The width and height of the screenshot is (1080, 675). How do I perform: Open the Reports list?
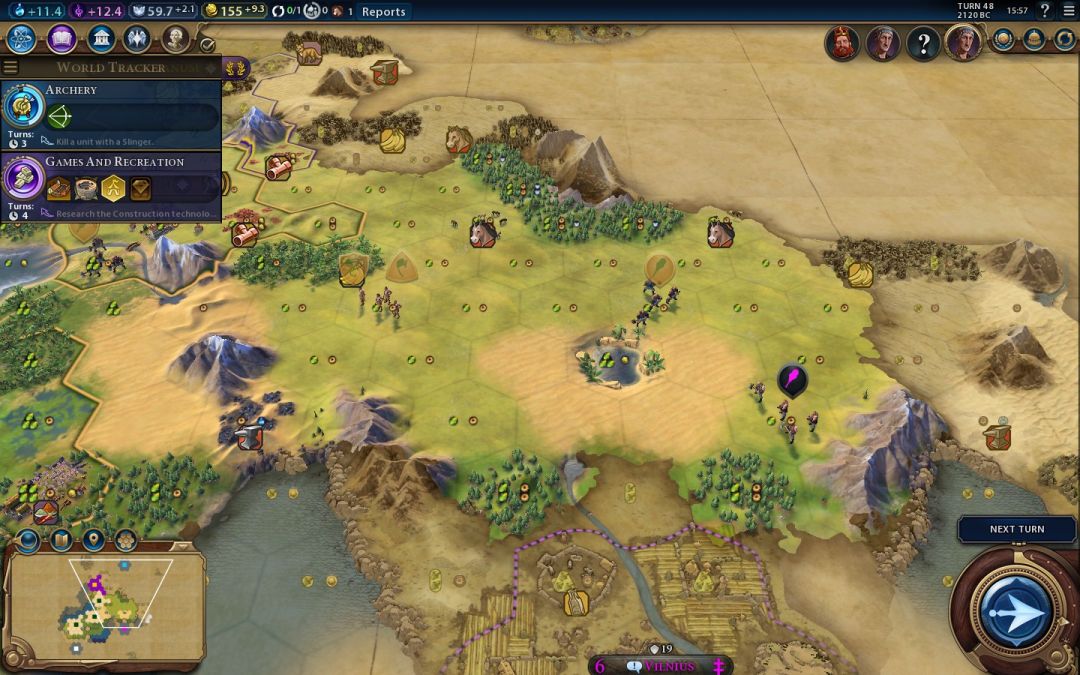384,12
